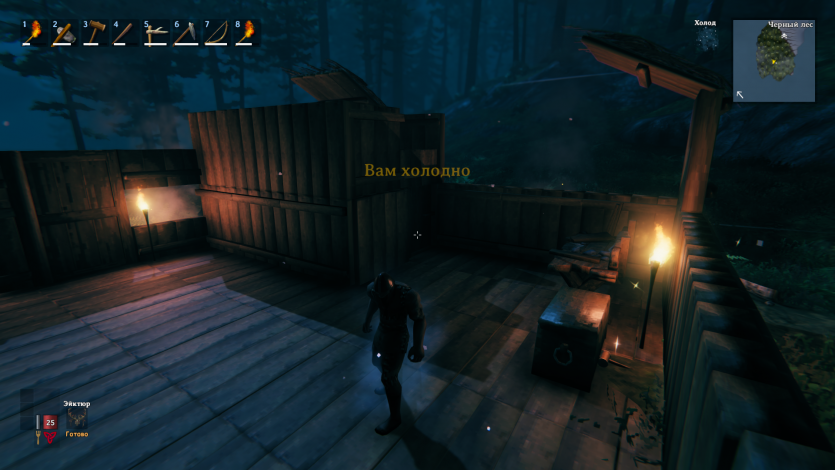
Task: Click the Eikthyr antler power icon
Action: tap(77, 420)
